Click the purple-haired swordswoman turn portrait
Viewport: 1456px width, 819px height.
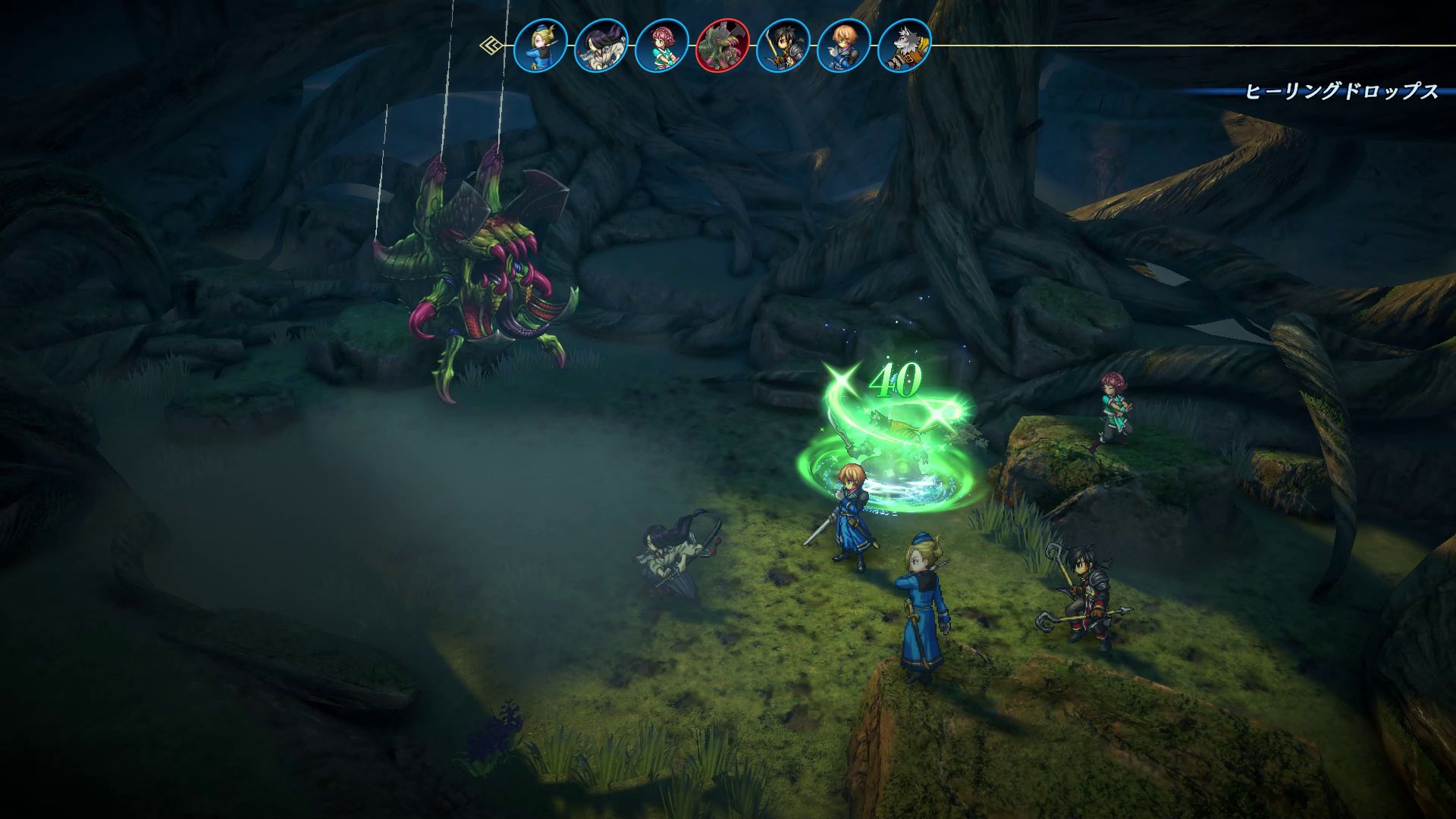click(x=601, y=45)
